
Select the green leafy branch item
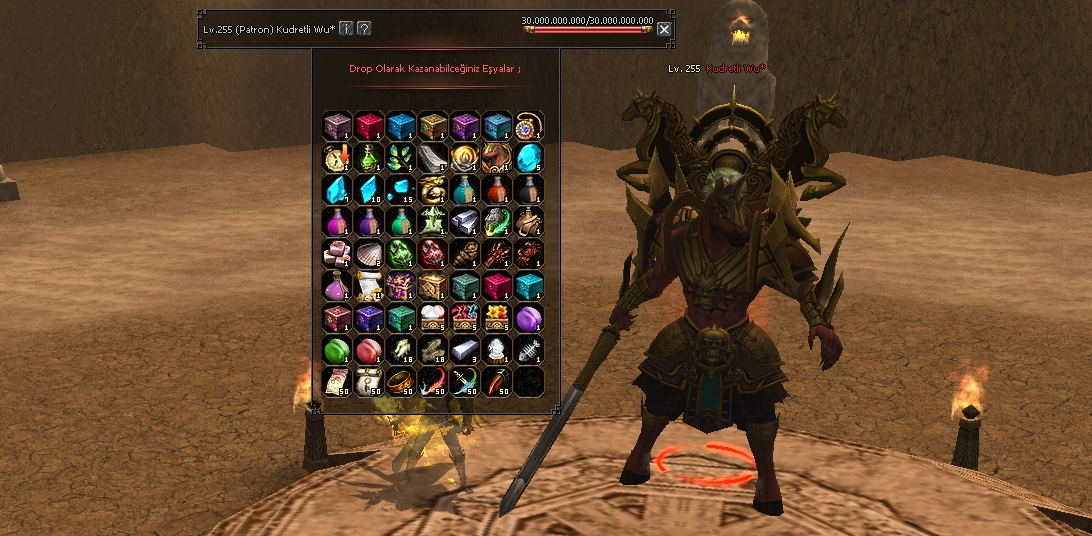401,157
